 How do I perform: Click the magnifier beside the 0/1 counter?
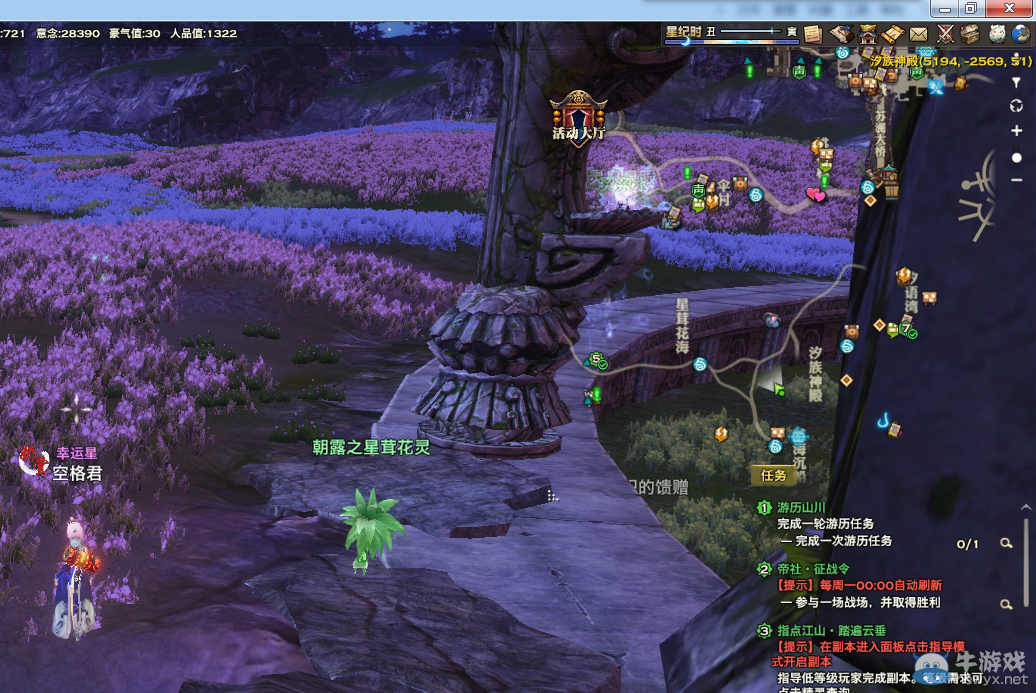coord(1006,543)
